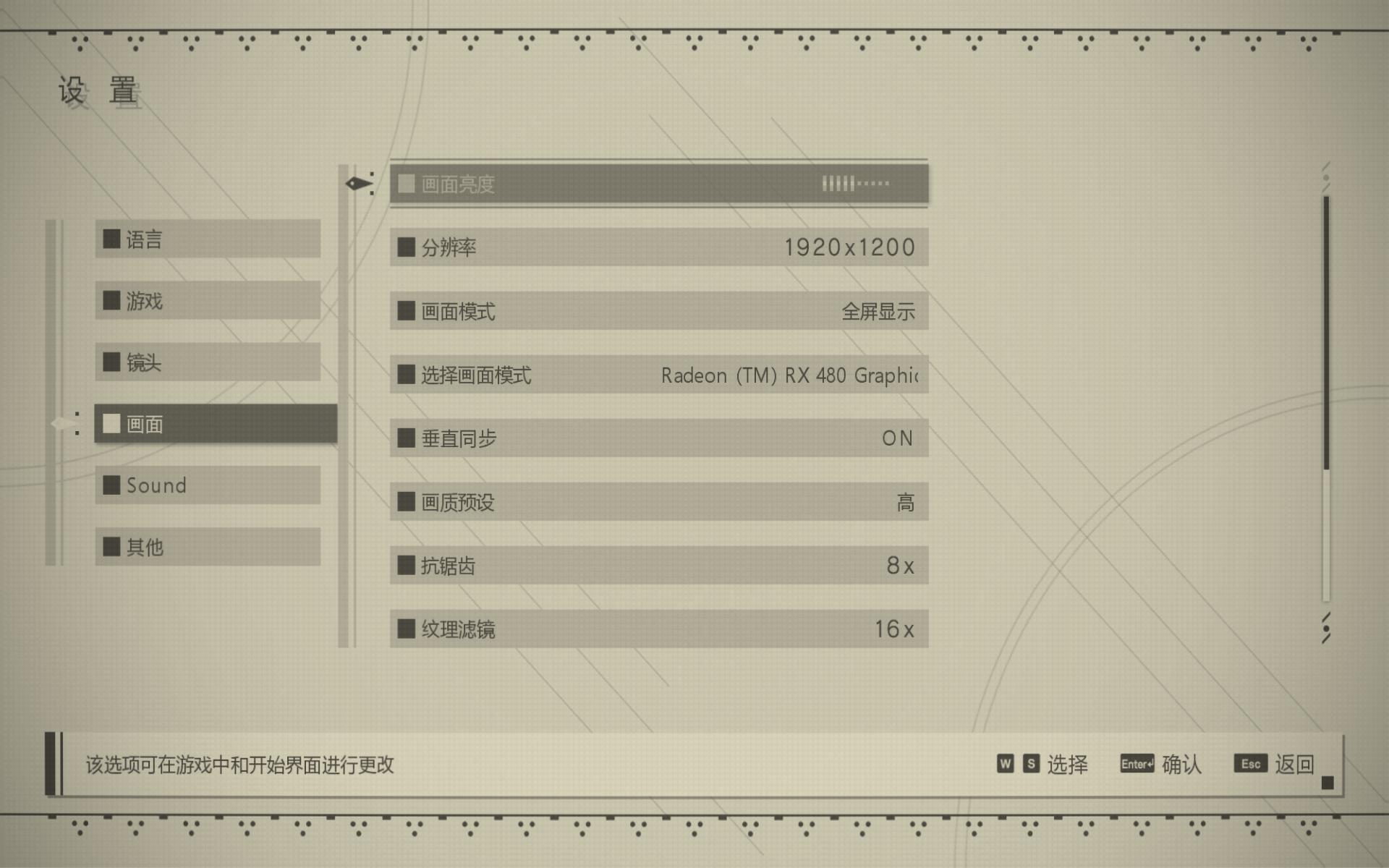
Task: Go to the 其他 other settings category
Action: click(208, 547)
